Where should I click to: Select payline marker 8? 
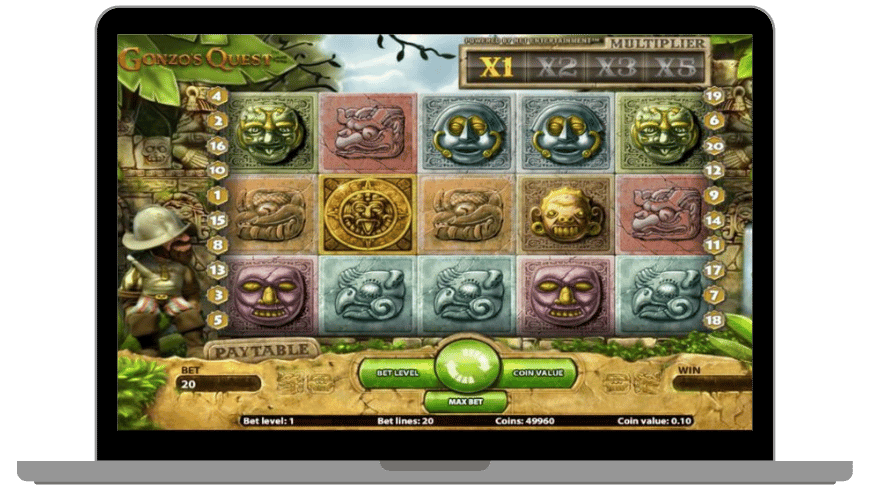pos(217,244)
